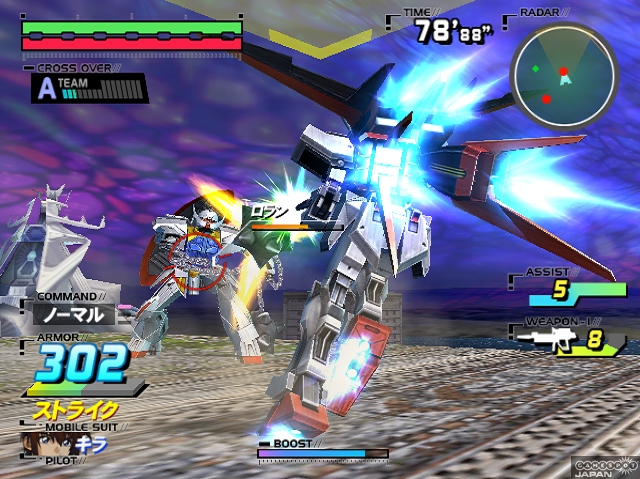Select the ノーマル command box
Viewport: 640px width, 479px height.
(x=72, y=314)
